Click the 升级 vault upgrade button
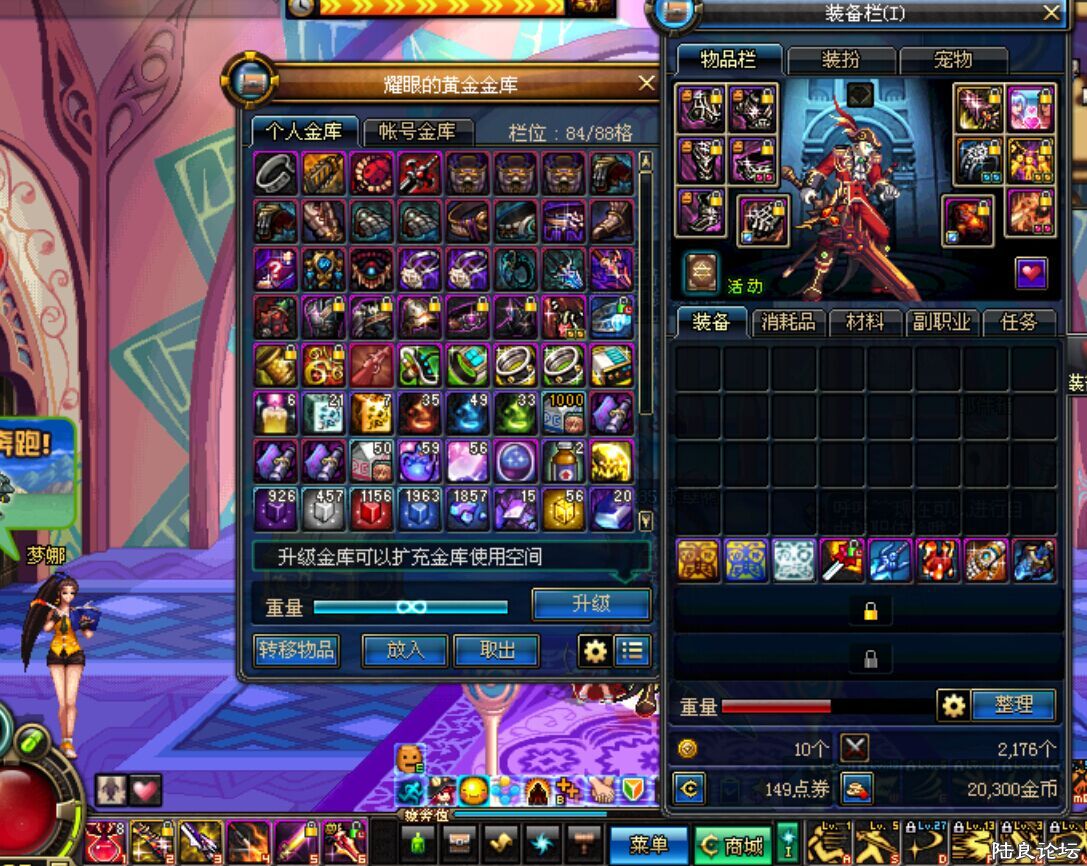 (x=591, y=604)
